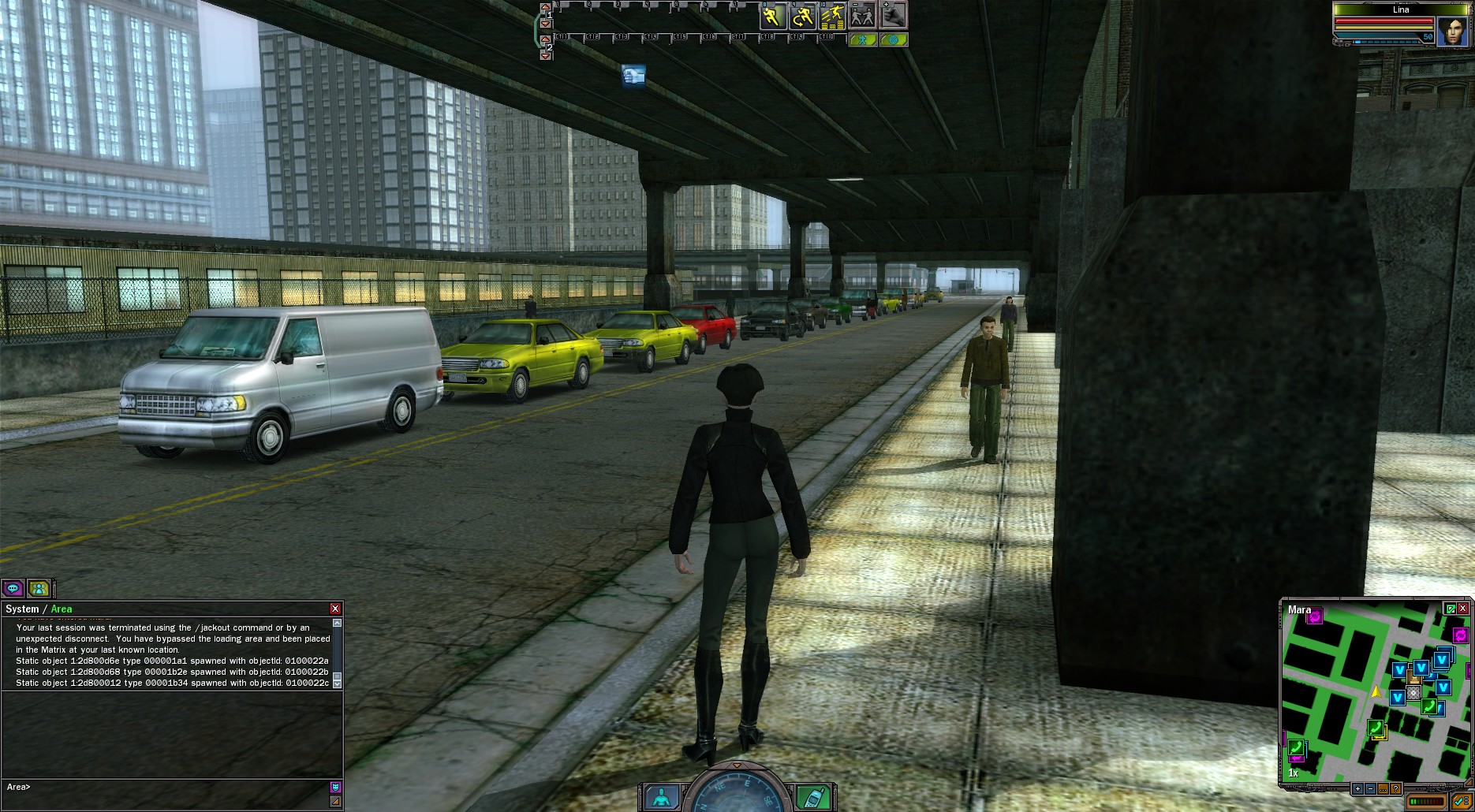
Task: Click the Area chat input field
Action: coord(174,787)
